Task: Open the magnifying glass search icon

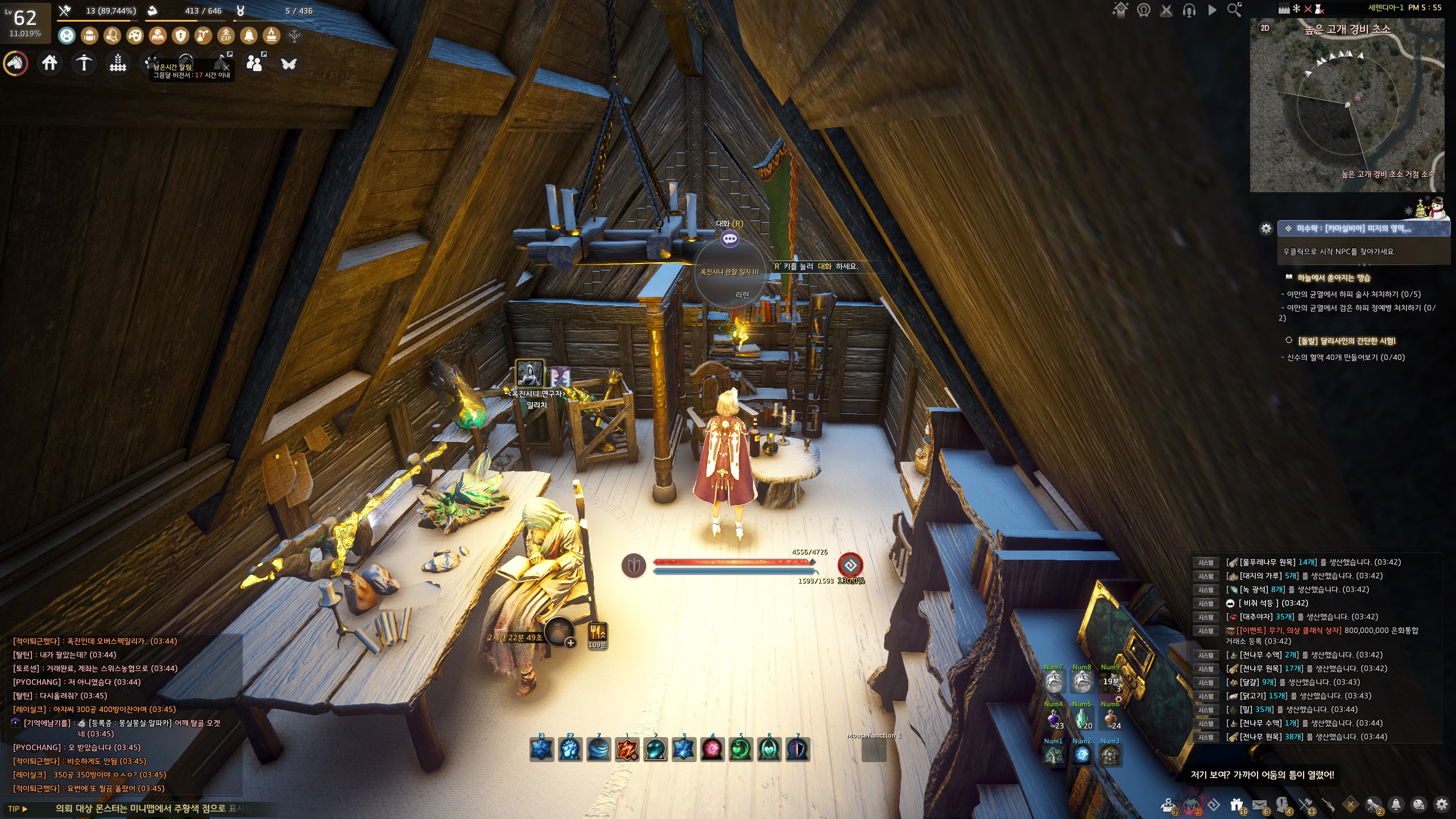Action: (x=1234, y=10)
